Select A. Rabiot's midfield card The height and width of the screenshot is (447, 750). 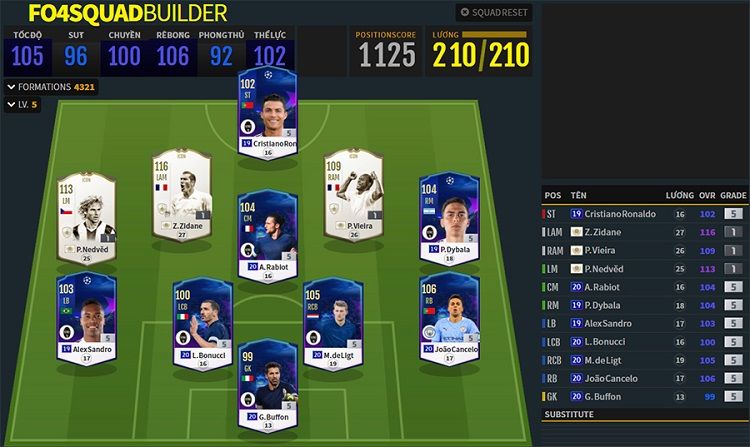point(266,231)
